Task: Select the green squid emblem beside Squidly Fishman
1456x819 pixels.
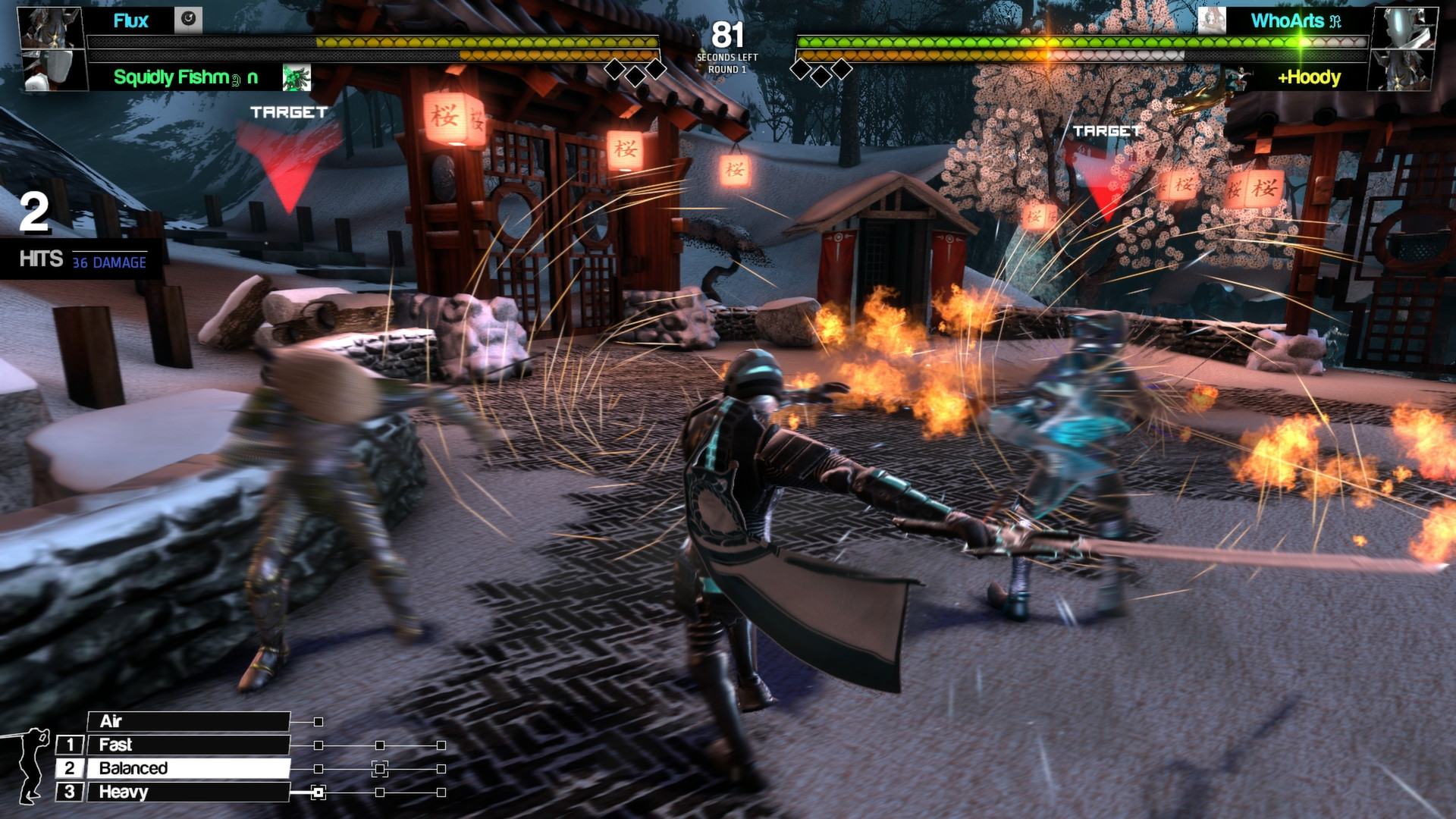Action: click(296, 78)
